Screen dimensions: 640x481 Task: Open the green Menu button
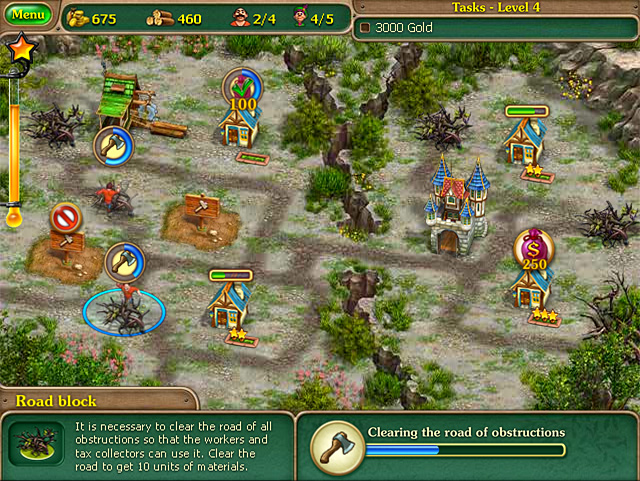29,16
